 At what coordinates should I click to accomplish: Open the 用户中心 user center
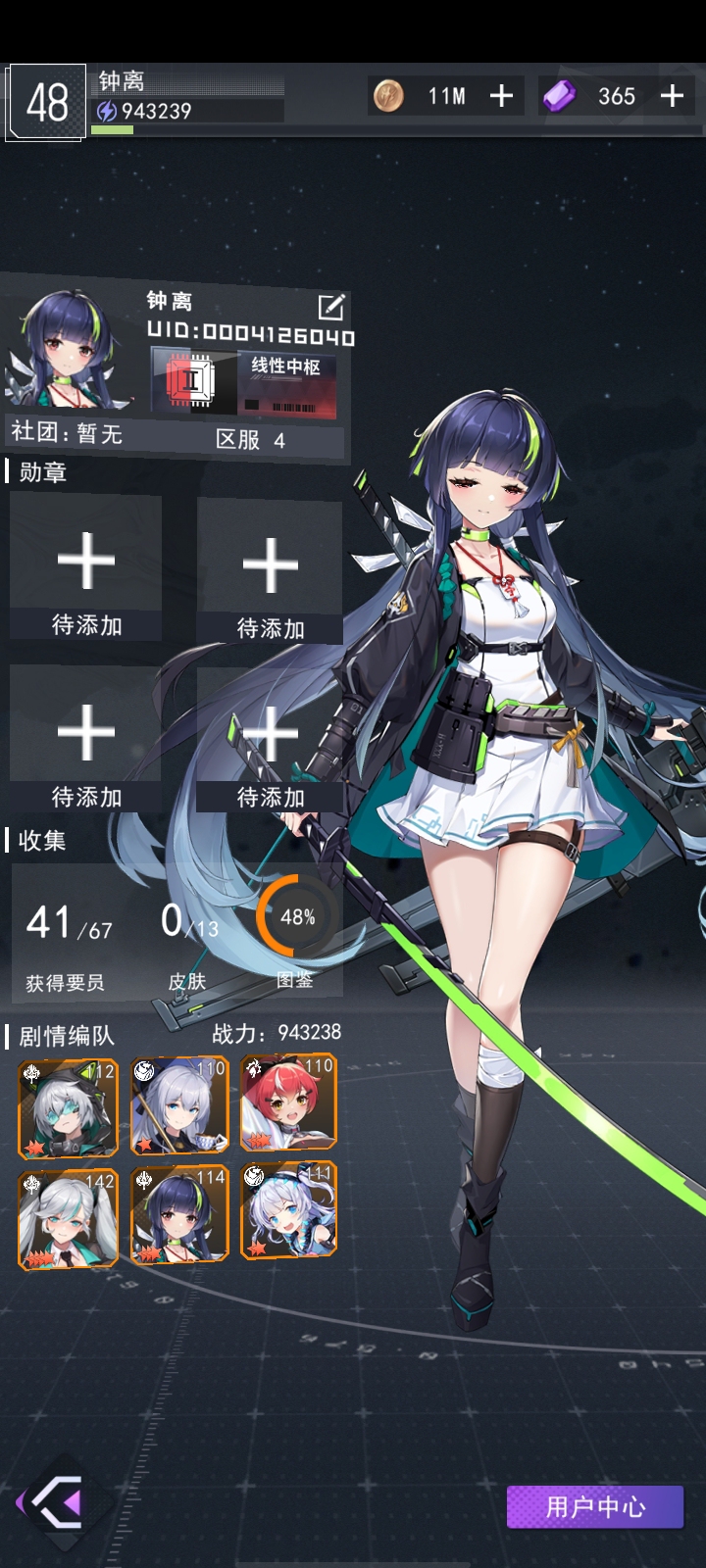(594, 1506)
